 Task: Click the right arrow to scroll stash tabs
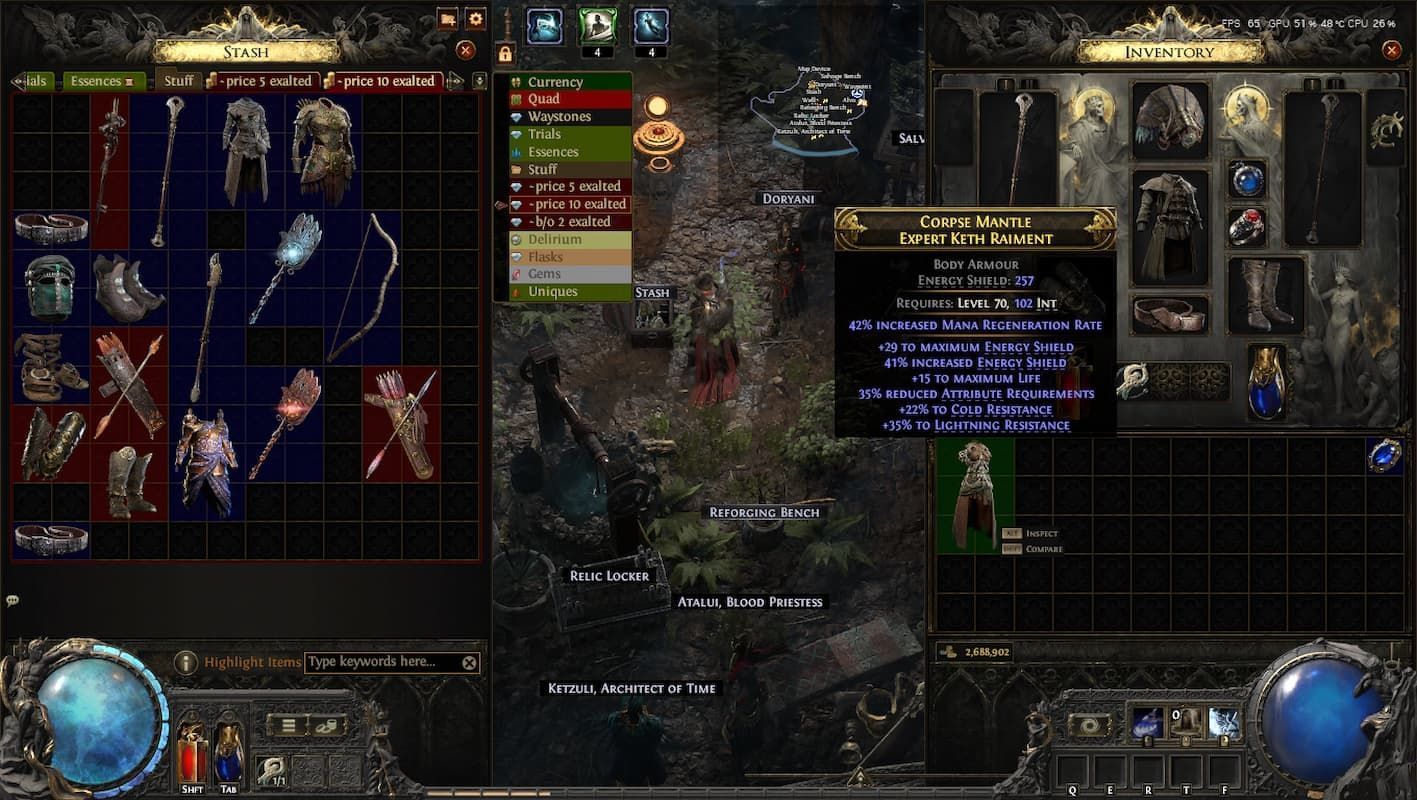click(x=453, y=80)
